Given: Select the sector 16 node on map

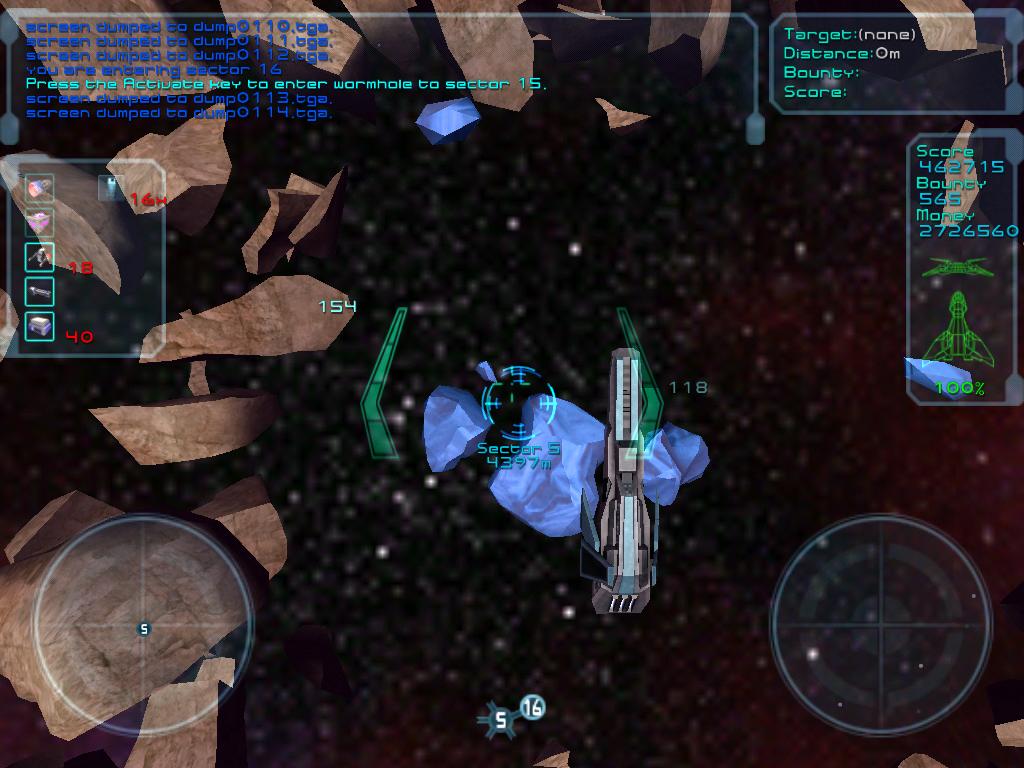Looking at the screenshot, I should click(x=533, y=708).
